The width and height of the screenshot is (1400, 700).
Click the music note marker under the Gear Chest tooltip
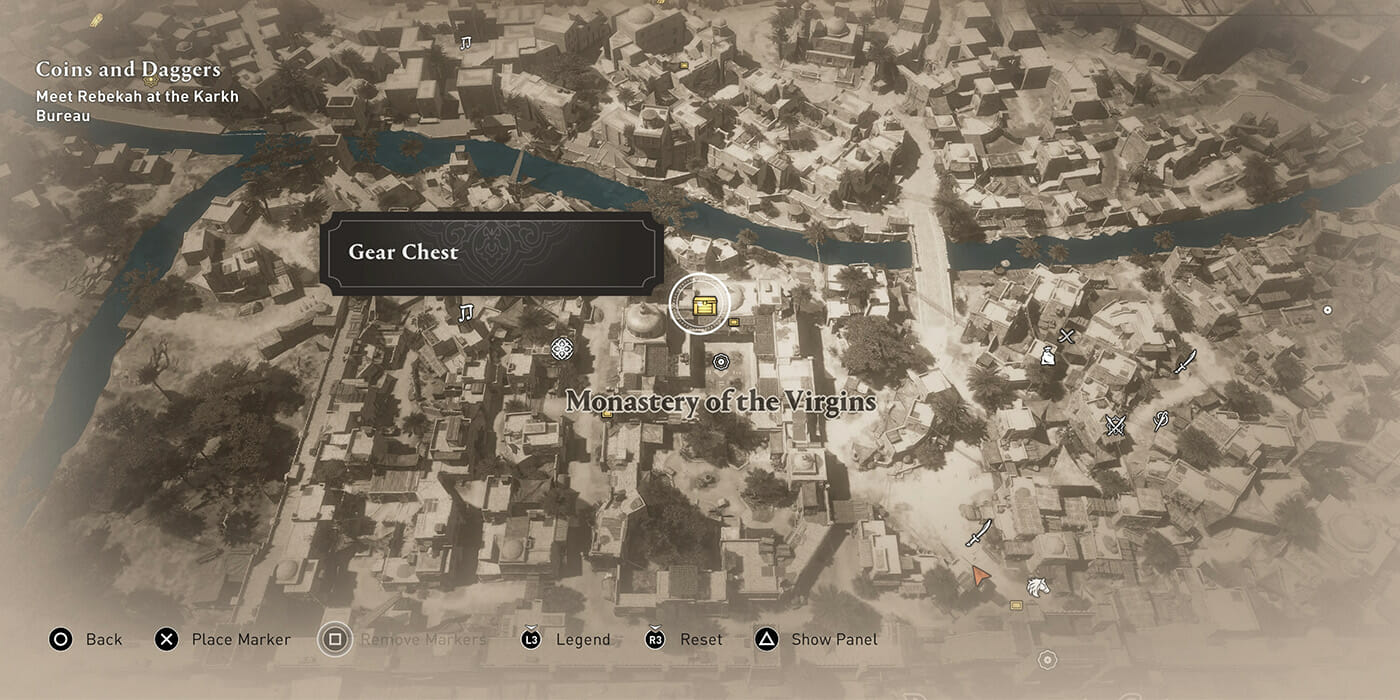click(x=465, y=313)
